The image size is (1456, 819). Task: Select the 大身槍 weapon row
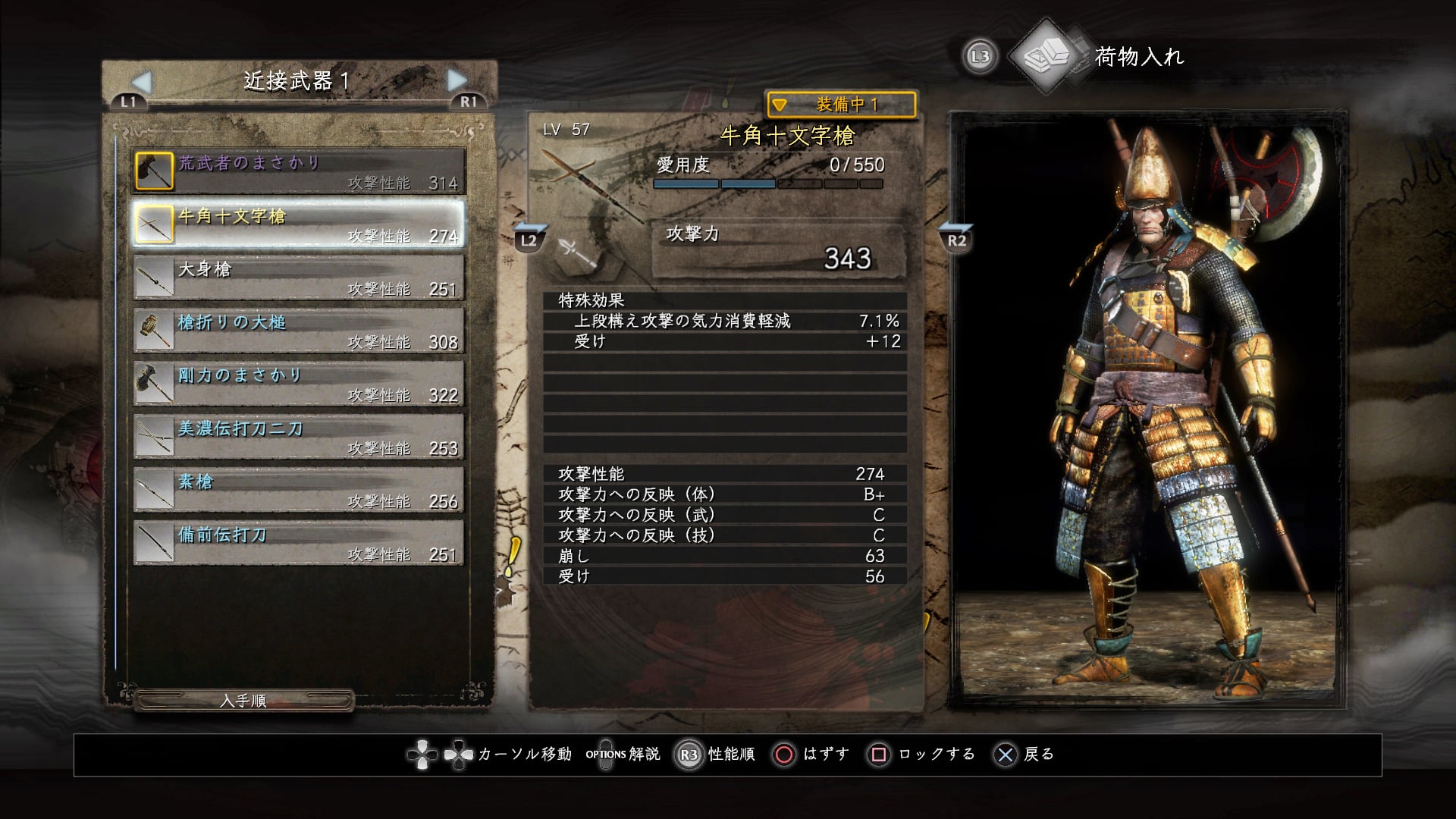click(298, 278)
